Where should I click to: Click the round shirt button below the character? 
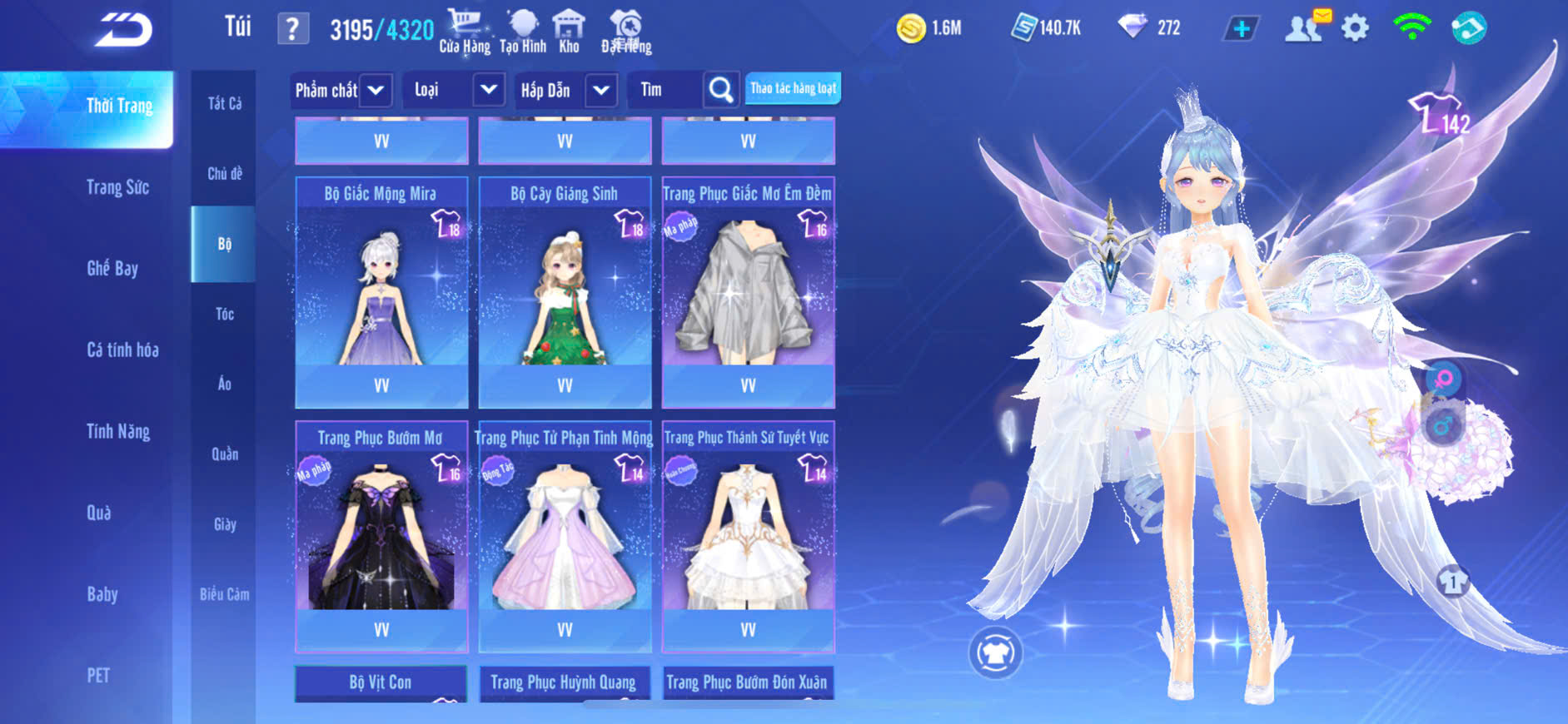coord(995,653)
